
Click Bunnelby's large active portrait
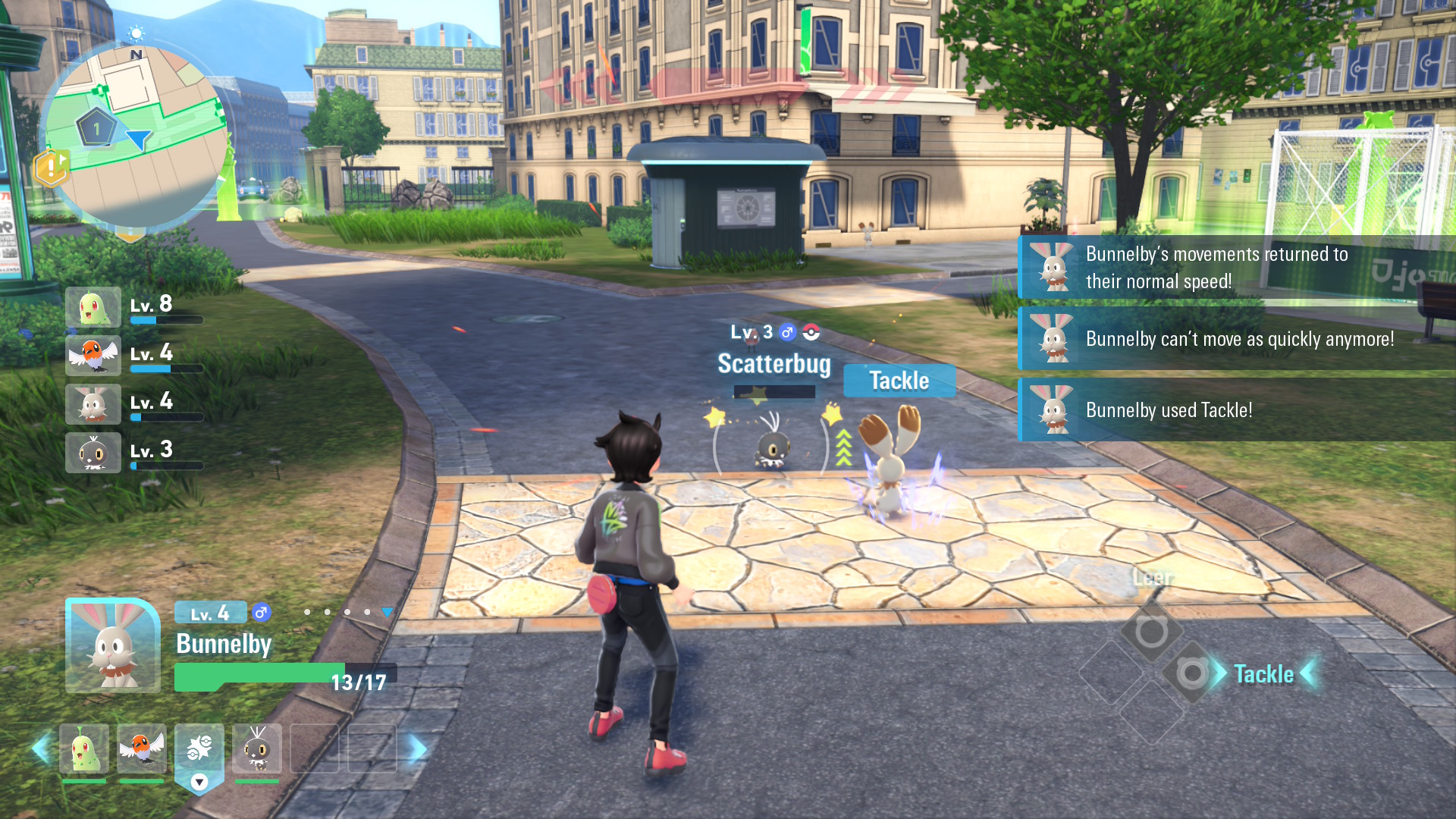pyautogui.click(x=113, y=645)
